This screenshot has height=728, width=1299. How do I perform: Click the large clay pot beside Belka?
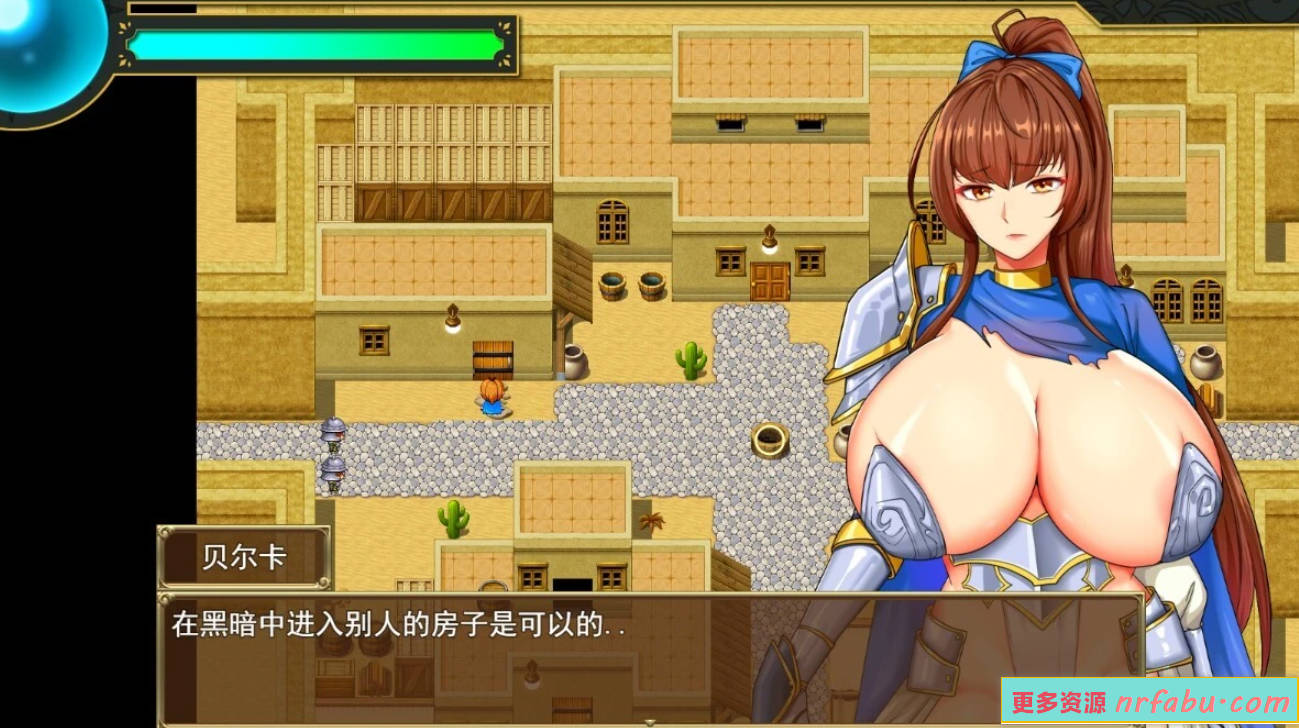(1205, 365)
